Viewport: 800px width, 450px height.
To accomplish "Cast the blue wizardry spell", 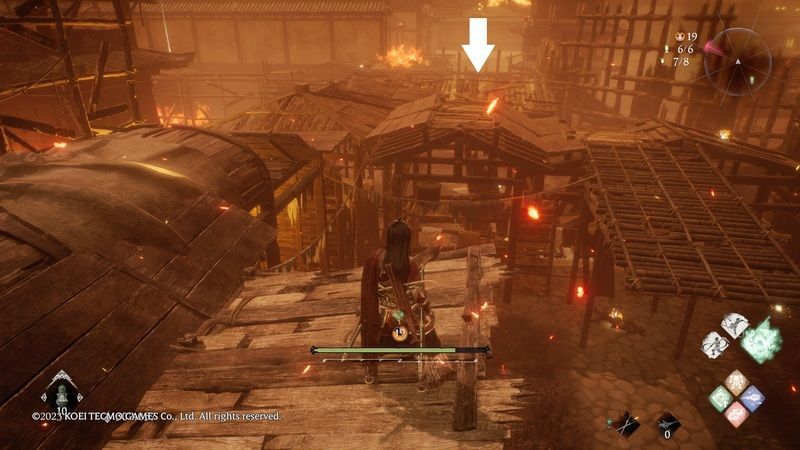I will point(755,398).
